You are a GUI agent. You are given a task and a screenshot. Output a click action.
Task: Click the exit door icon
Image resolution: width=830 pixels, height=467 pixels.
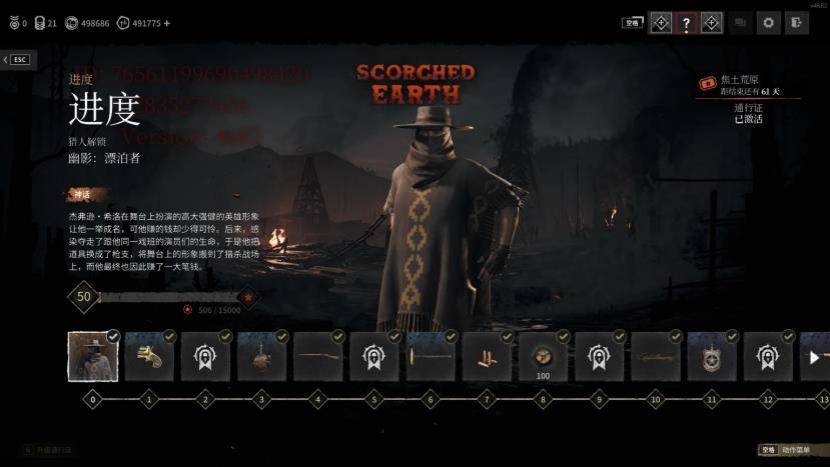tap(796, 22)
